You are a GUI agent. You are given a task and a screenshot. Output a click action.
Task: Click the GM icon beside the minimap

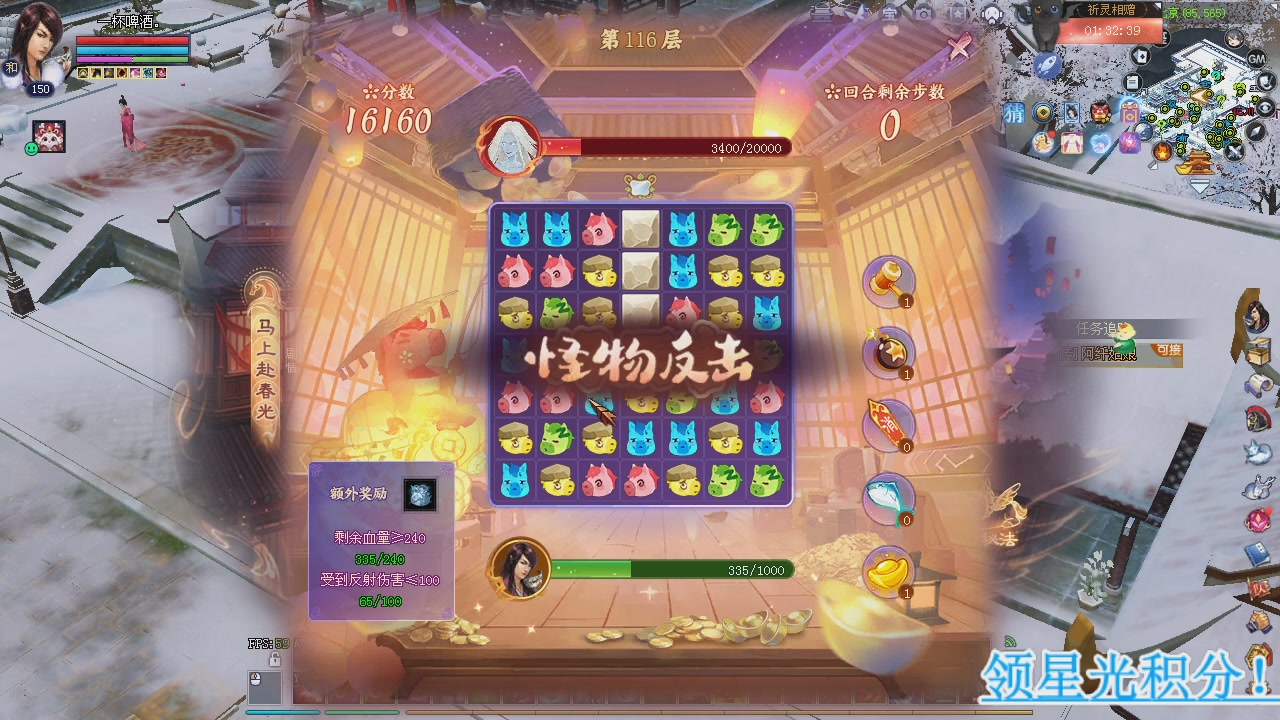(x=1255, y=59)
